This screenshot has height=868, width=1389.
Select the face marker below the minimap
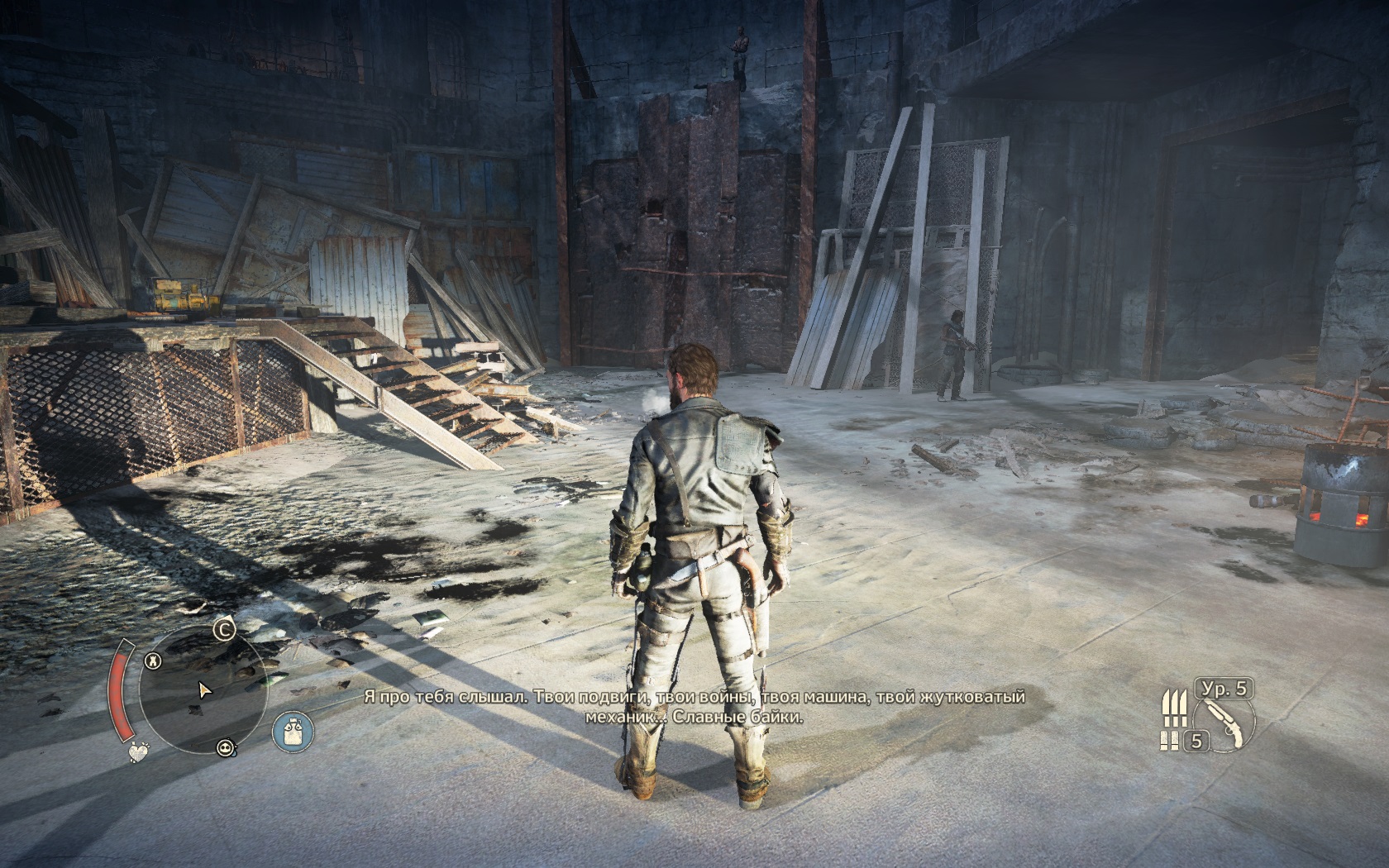(x=225, y=747)
